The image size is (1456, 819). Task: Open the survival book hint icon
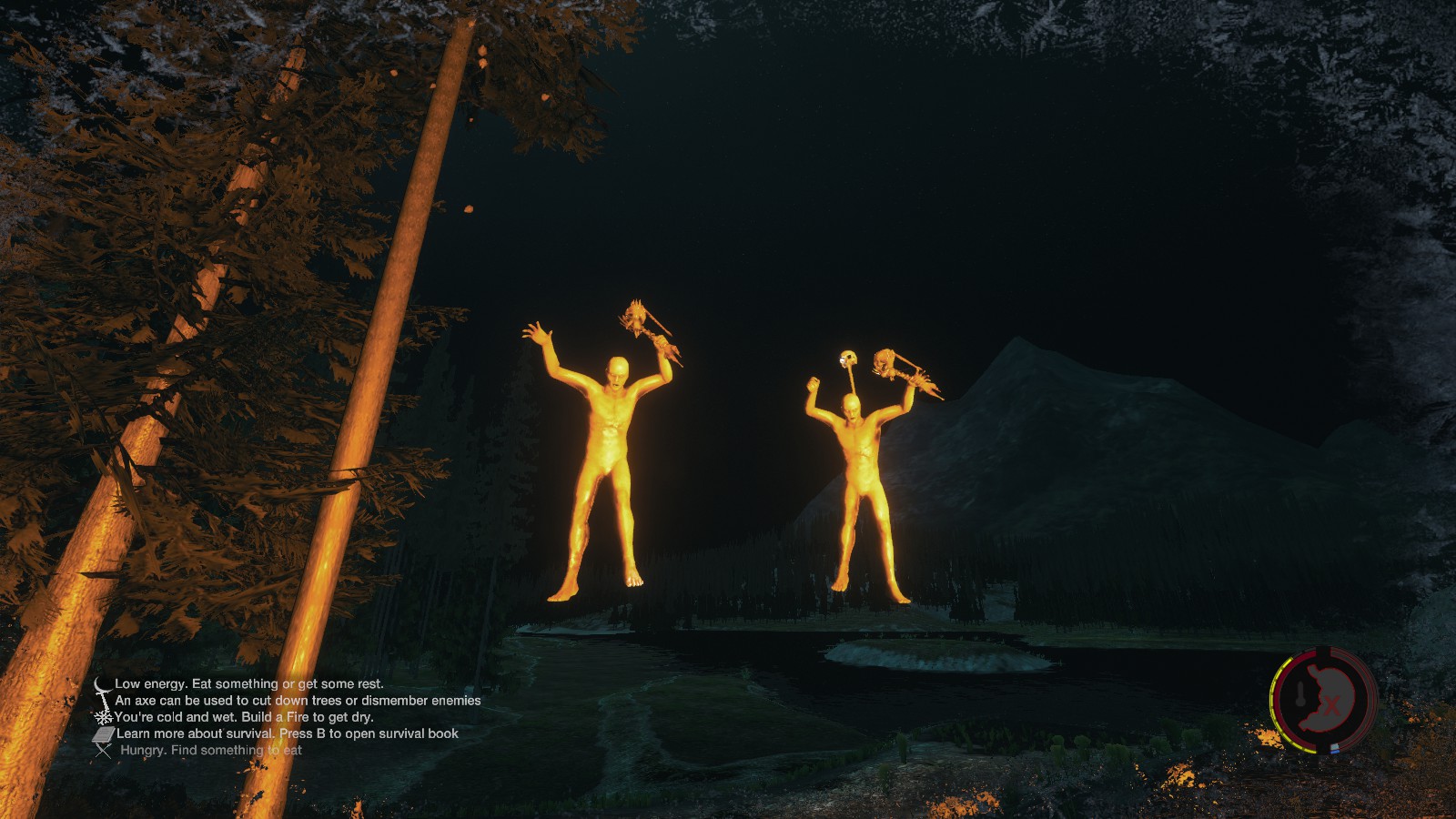[x=103, y=733]
